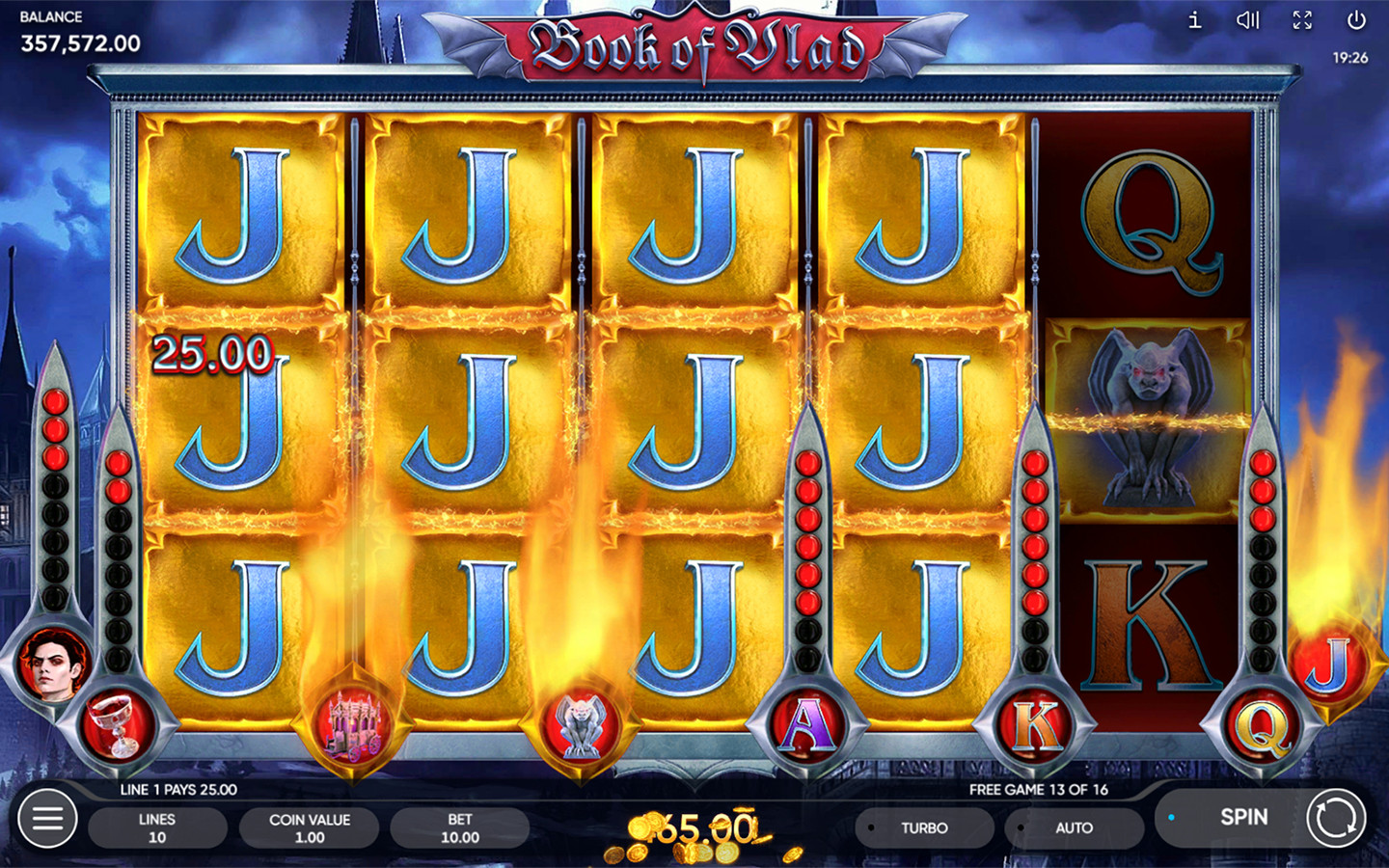1389x868 pixels.
Task: Open the hamburger menu
Action: [x=47, y=819]
